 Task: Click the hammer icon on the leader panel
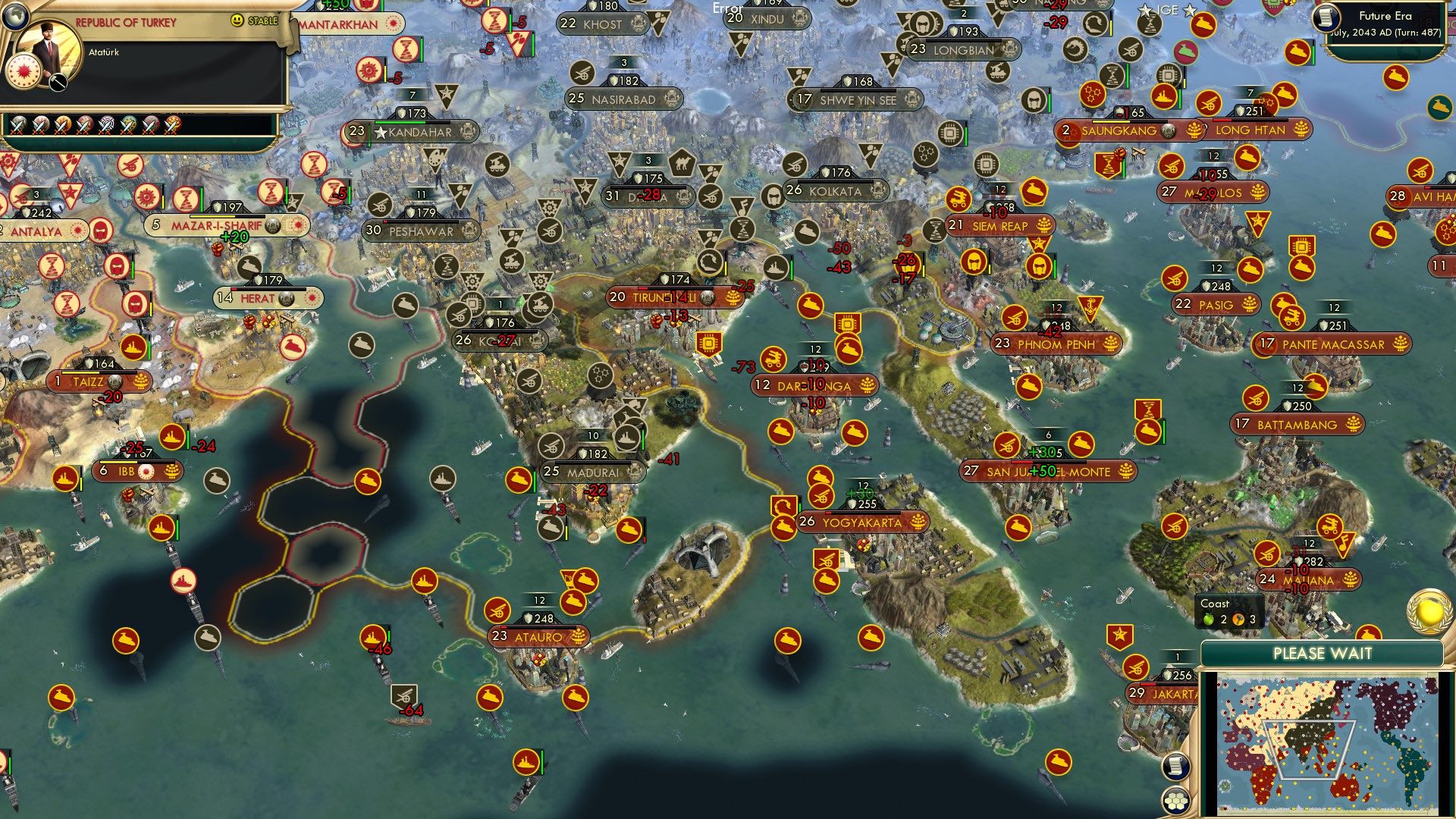tap(58, 82)
